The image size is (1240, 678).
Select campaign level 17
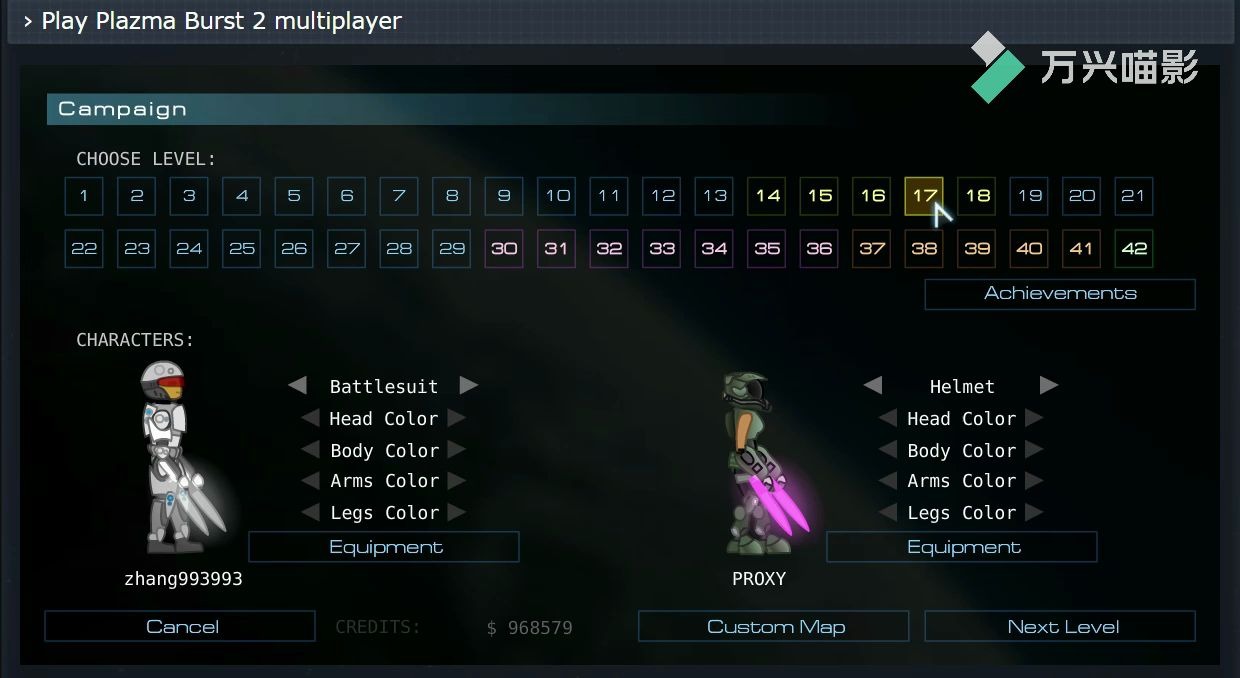924,196
